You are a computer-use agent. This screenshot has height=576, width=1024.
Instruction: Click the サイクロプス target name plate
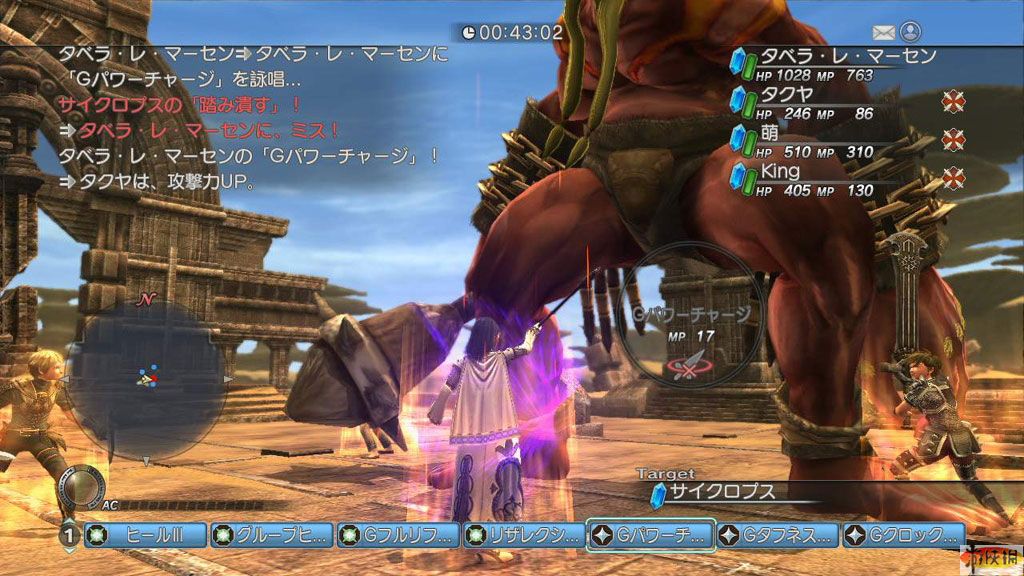tap(722, 492)
